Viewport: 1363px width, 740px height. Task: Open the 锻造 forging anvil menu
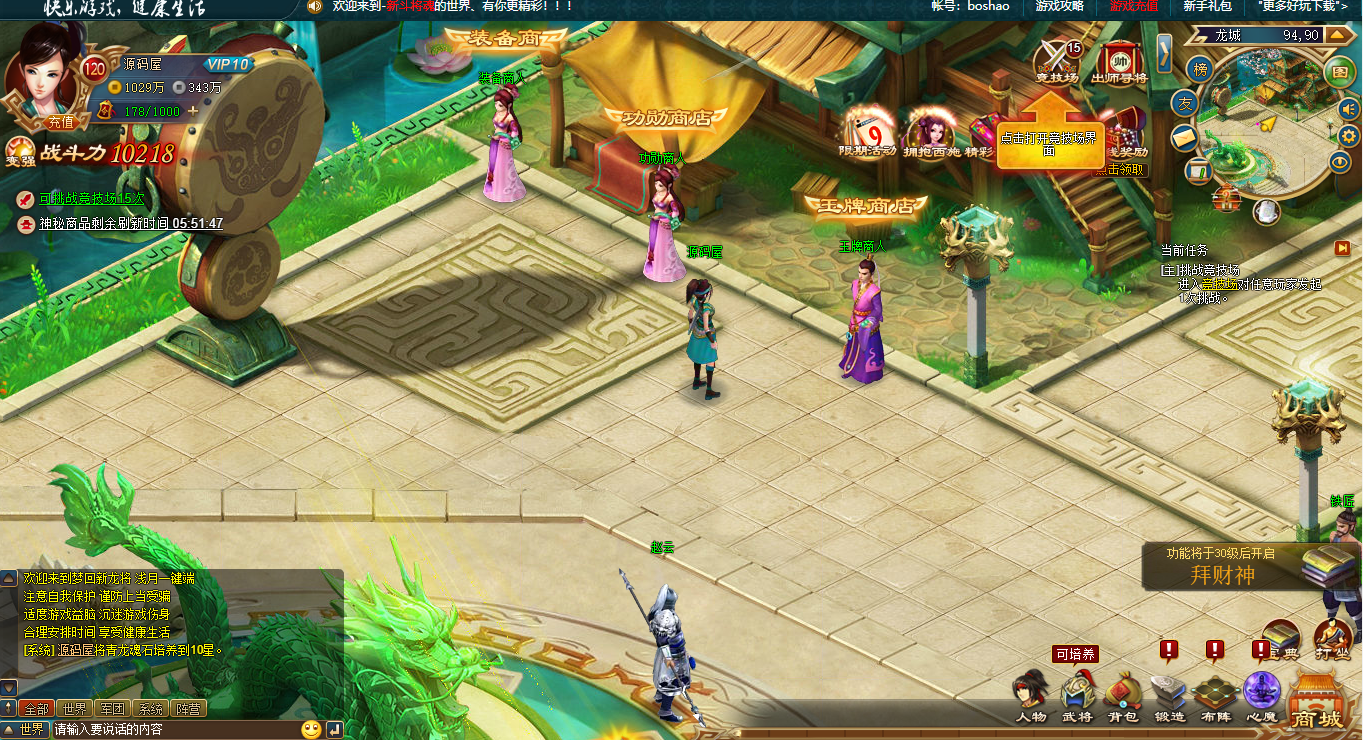1169,695
